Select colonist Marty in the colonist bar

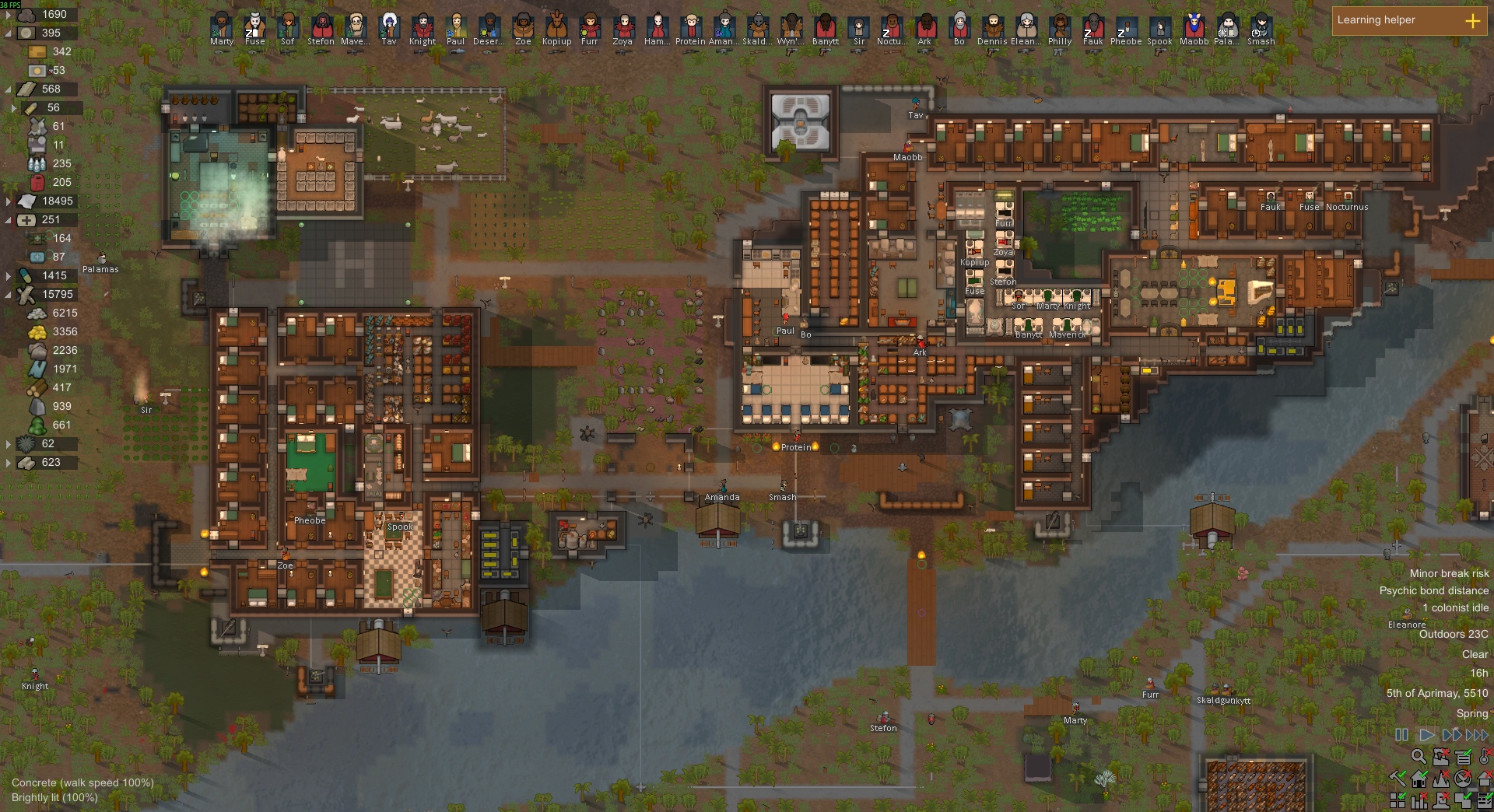[x=222, y=27]
